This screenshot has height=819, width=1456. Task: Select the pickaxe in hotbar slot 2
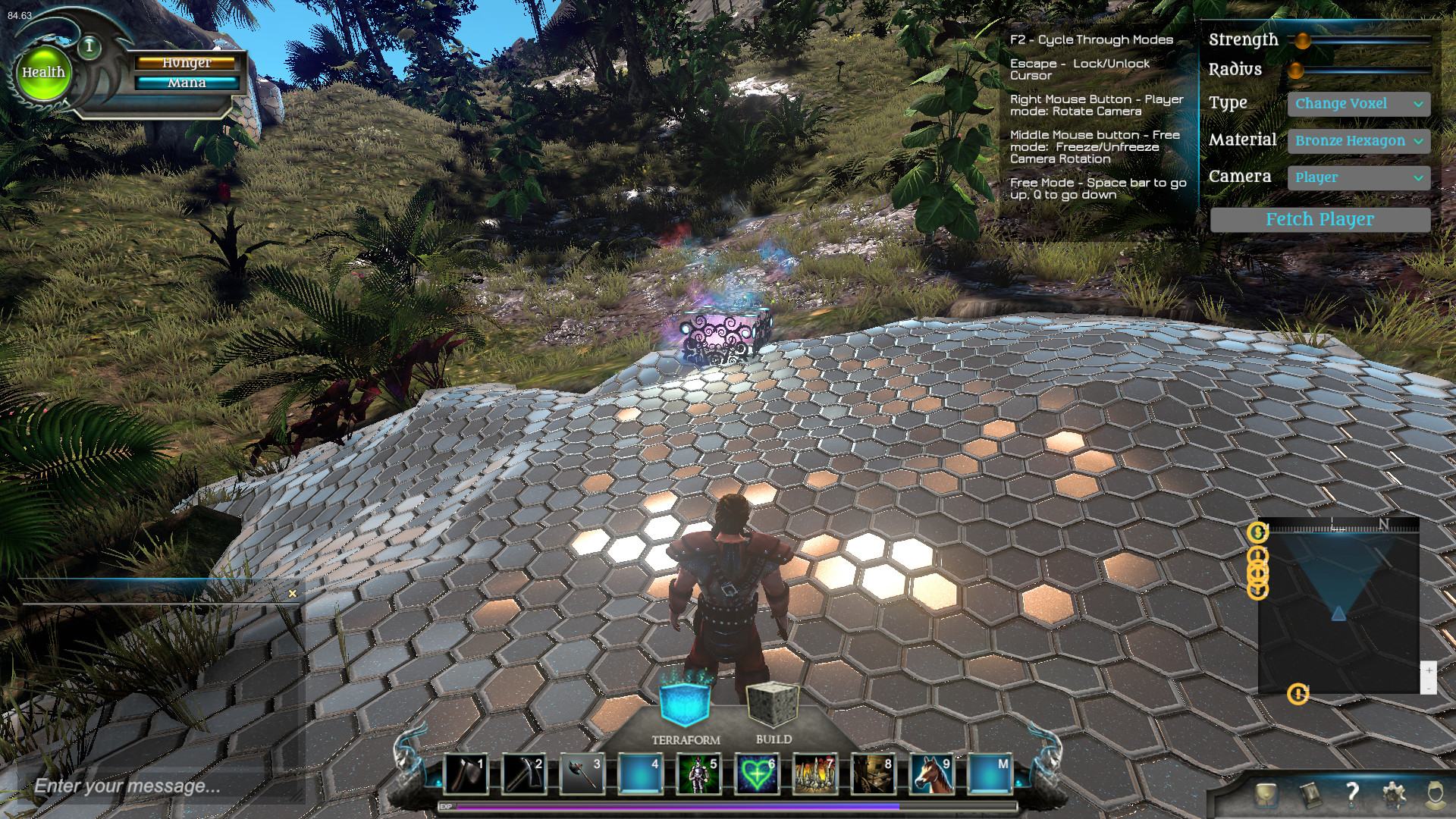[x=523, y=773]
